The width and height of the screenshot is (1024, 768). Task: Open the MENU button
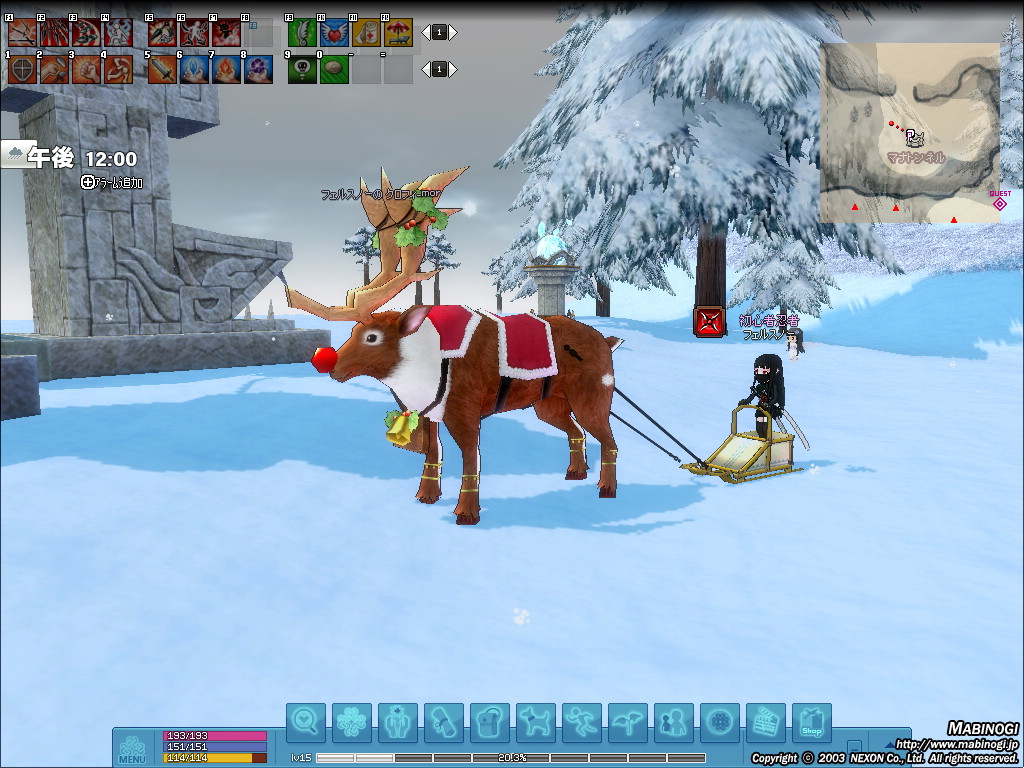pyautogui.click(x=132, y=748)
